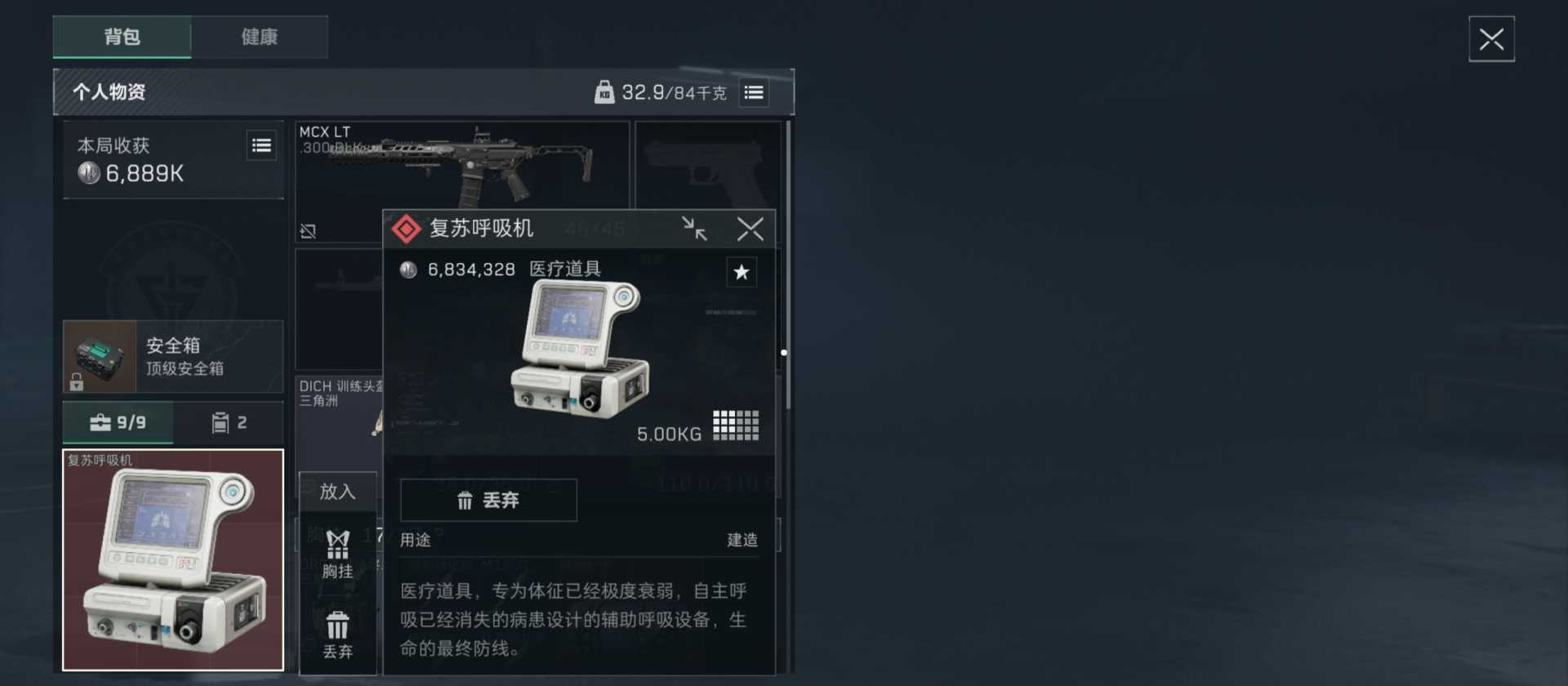Open the loot list icon beside 6,889K
The image size is (1568, 686).
[261, 145]
